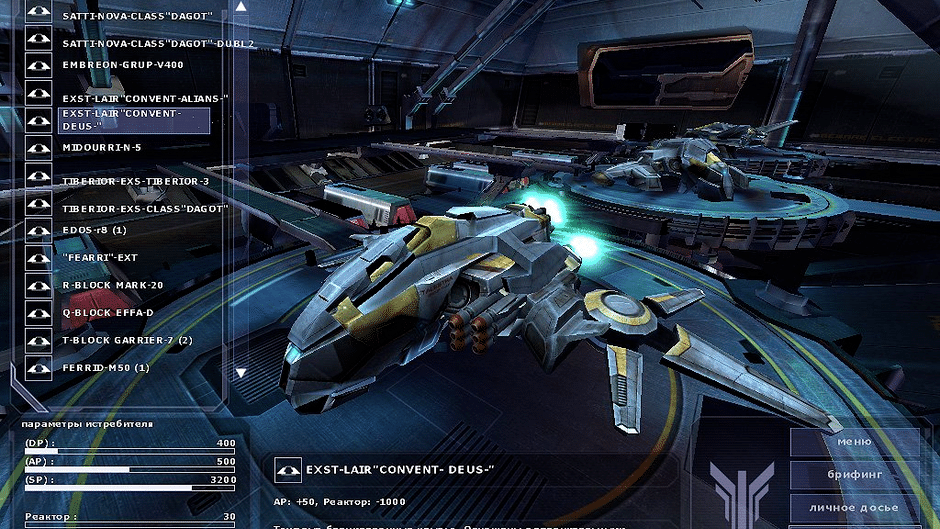
Task: Open the меню button
Action: coord(853,442)
